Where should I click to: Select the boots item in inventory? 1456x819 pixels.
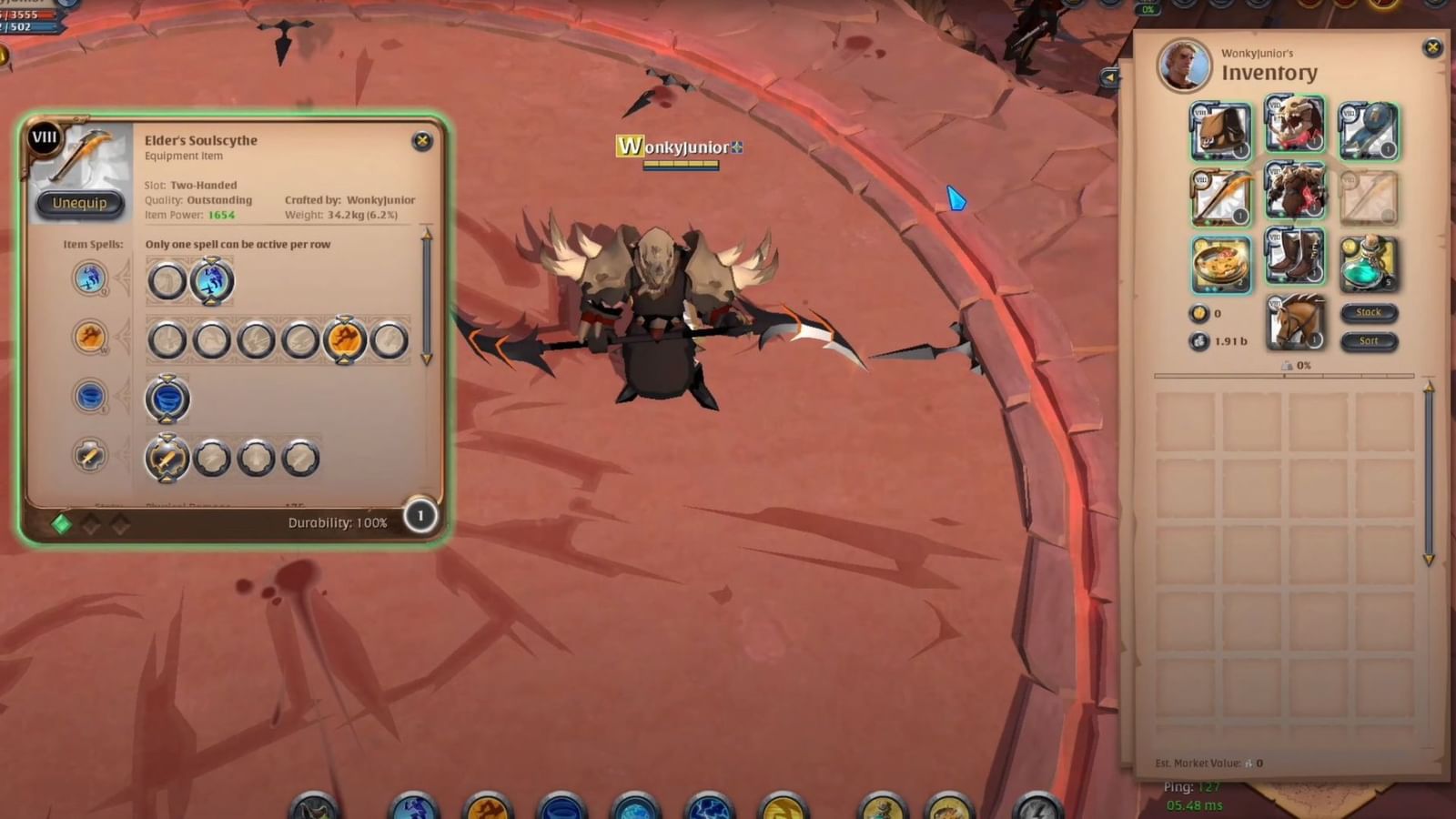click(1295, 264)
